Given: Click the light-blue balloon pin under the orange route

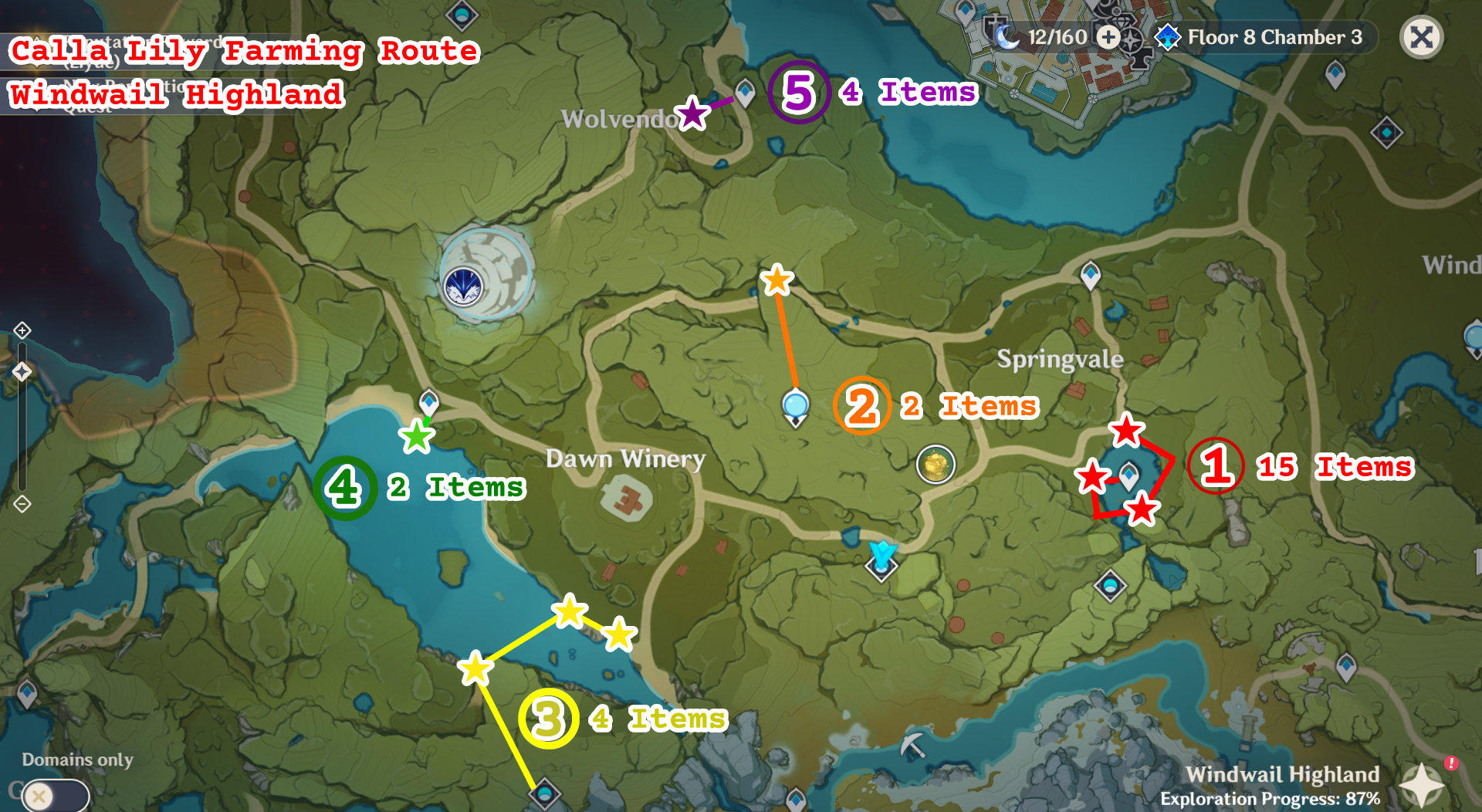Looking at the screenshot, I should point(795,403).
